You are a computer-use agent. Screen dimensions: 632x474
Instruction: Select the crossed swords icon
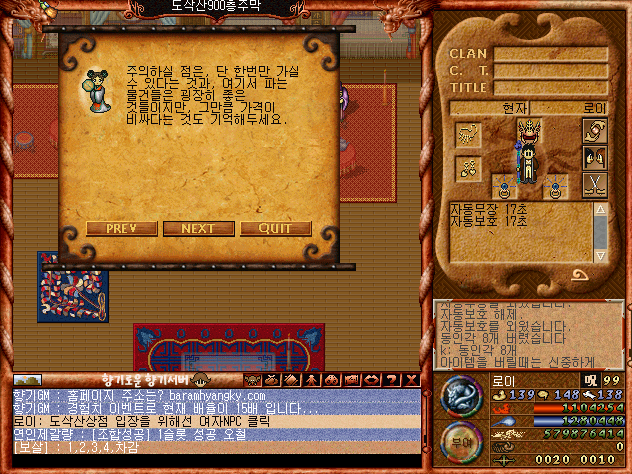click(x=593, y=183)
